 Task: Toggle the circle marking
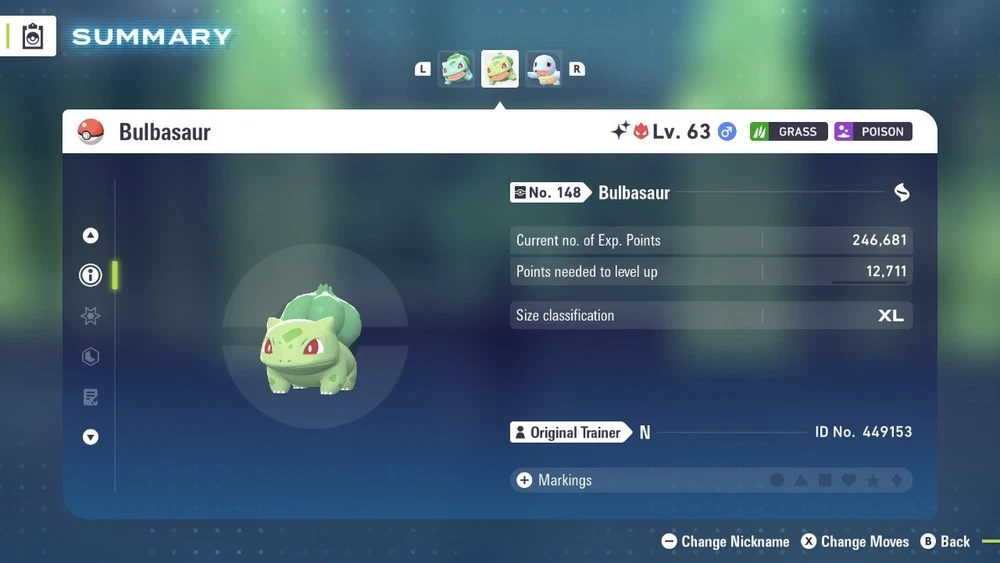(x=777, y=481)
